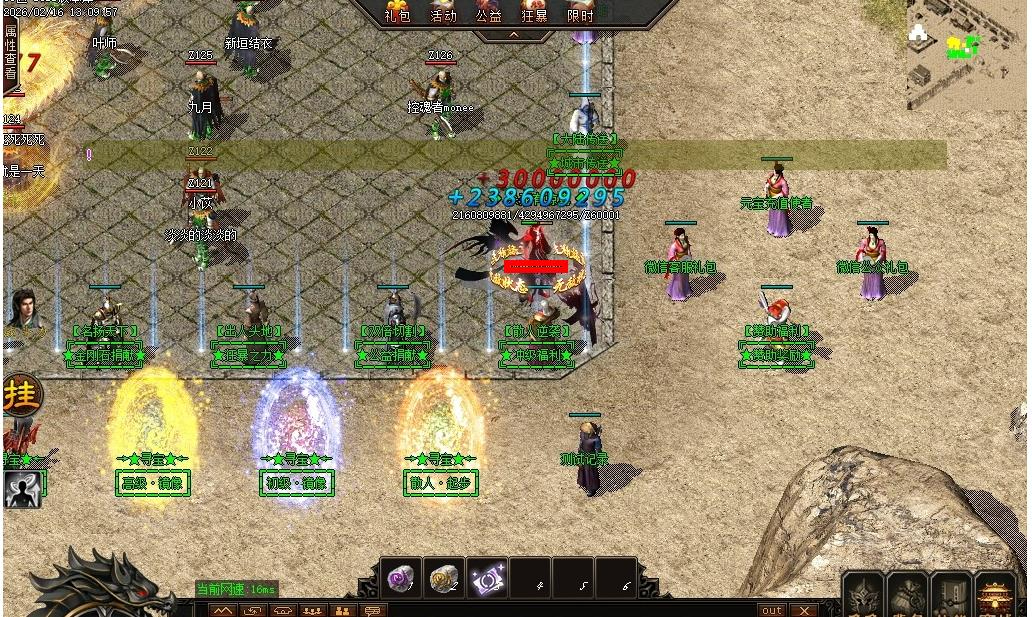
Task: Collapse the top menu with the arrow
Action: click(514, 35)
